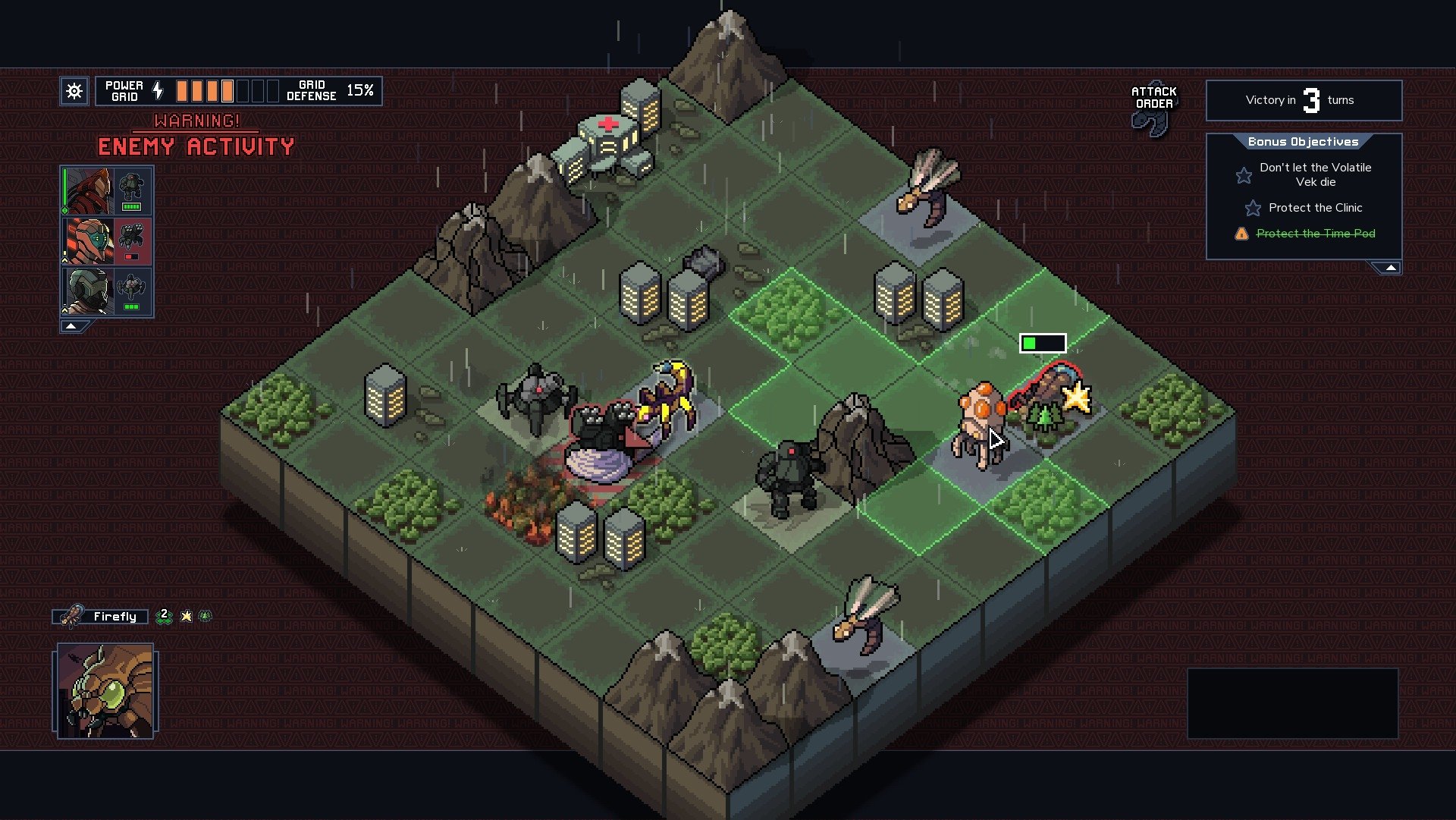Click the forest icon in Firefly's info bar
Image resolution: width=1456 pixels, height=820 pixels.
coord(204,616)
